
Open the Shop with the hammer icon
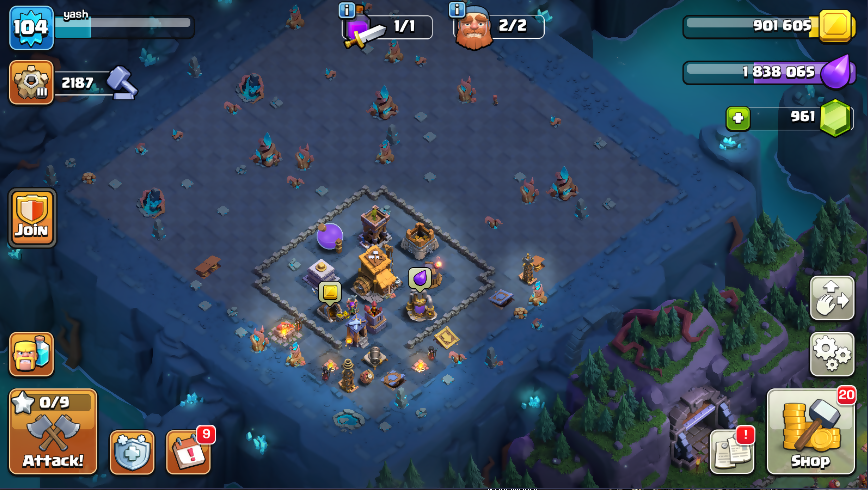tap(810, 432)
